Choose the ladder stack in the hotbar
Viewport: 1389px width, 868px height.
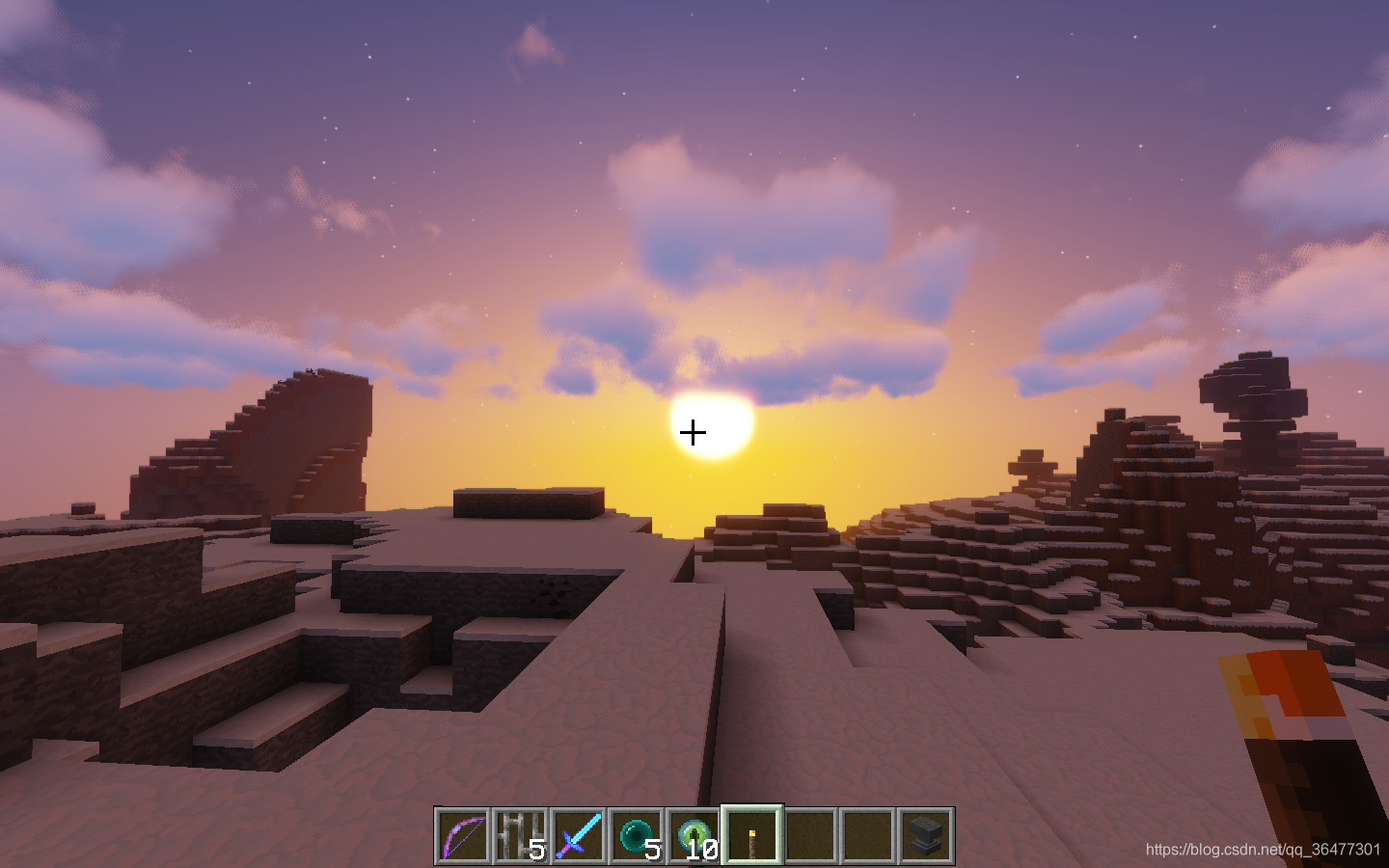pyautogui.click(x=521, y=835)
